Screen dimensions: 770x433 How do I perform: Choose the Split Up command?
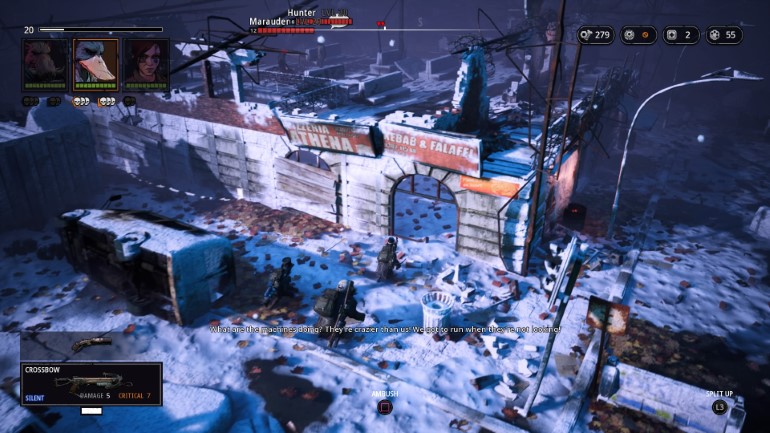[x=719, y=407]
